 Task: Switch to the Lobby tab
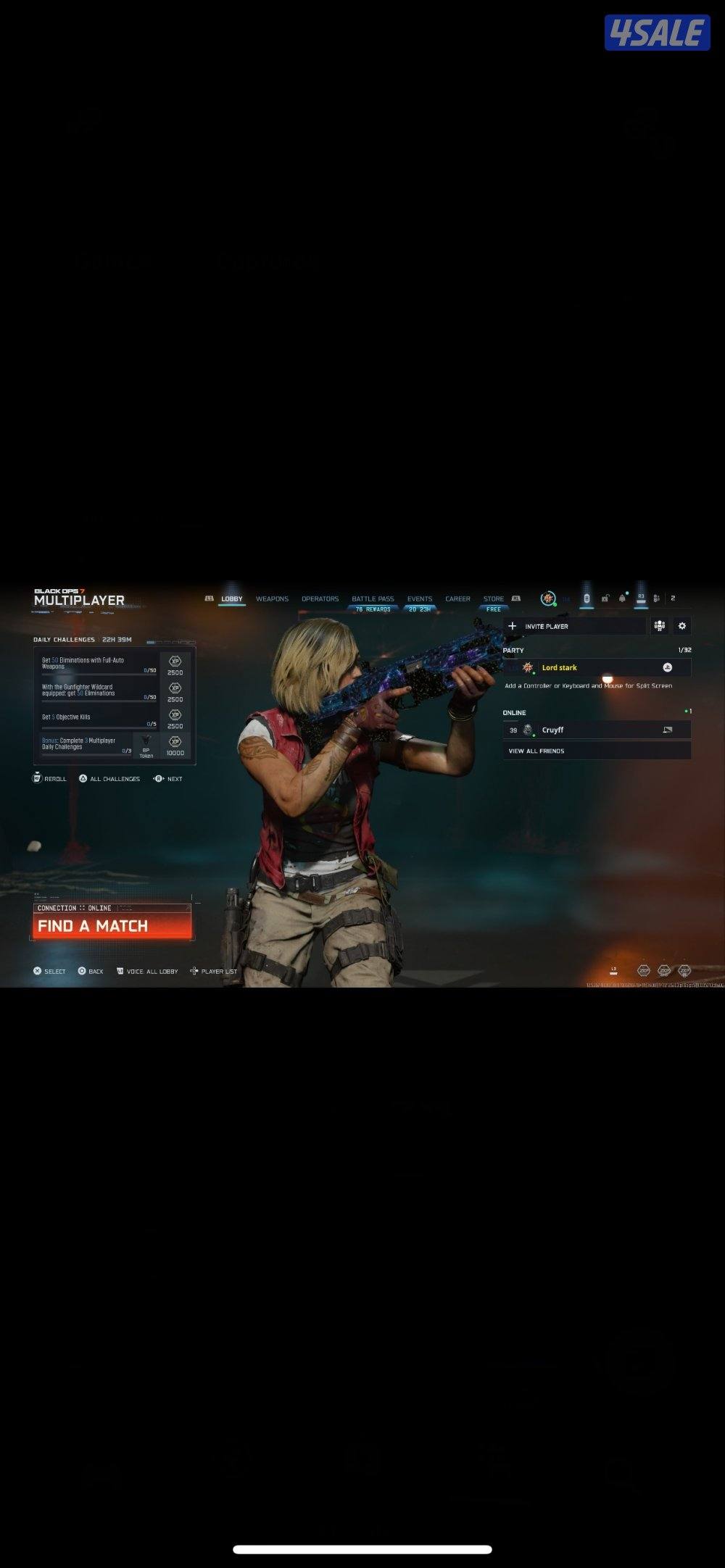coord(232,599)
